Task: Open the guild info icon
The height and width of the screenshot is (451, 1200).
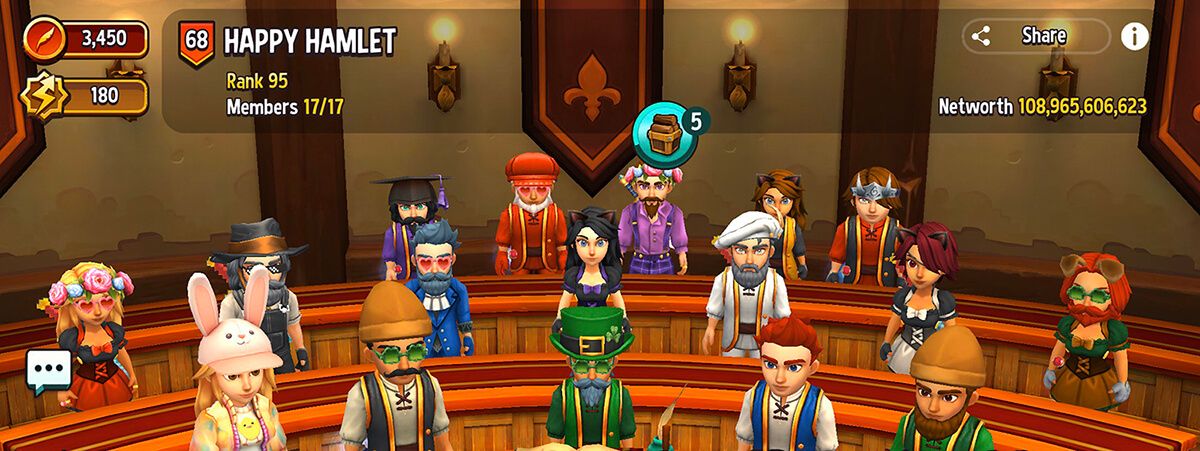Action: click(1134, 36)
